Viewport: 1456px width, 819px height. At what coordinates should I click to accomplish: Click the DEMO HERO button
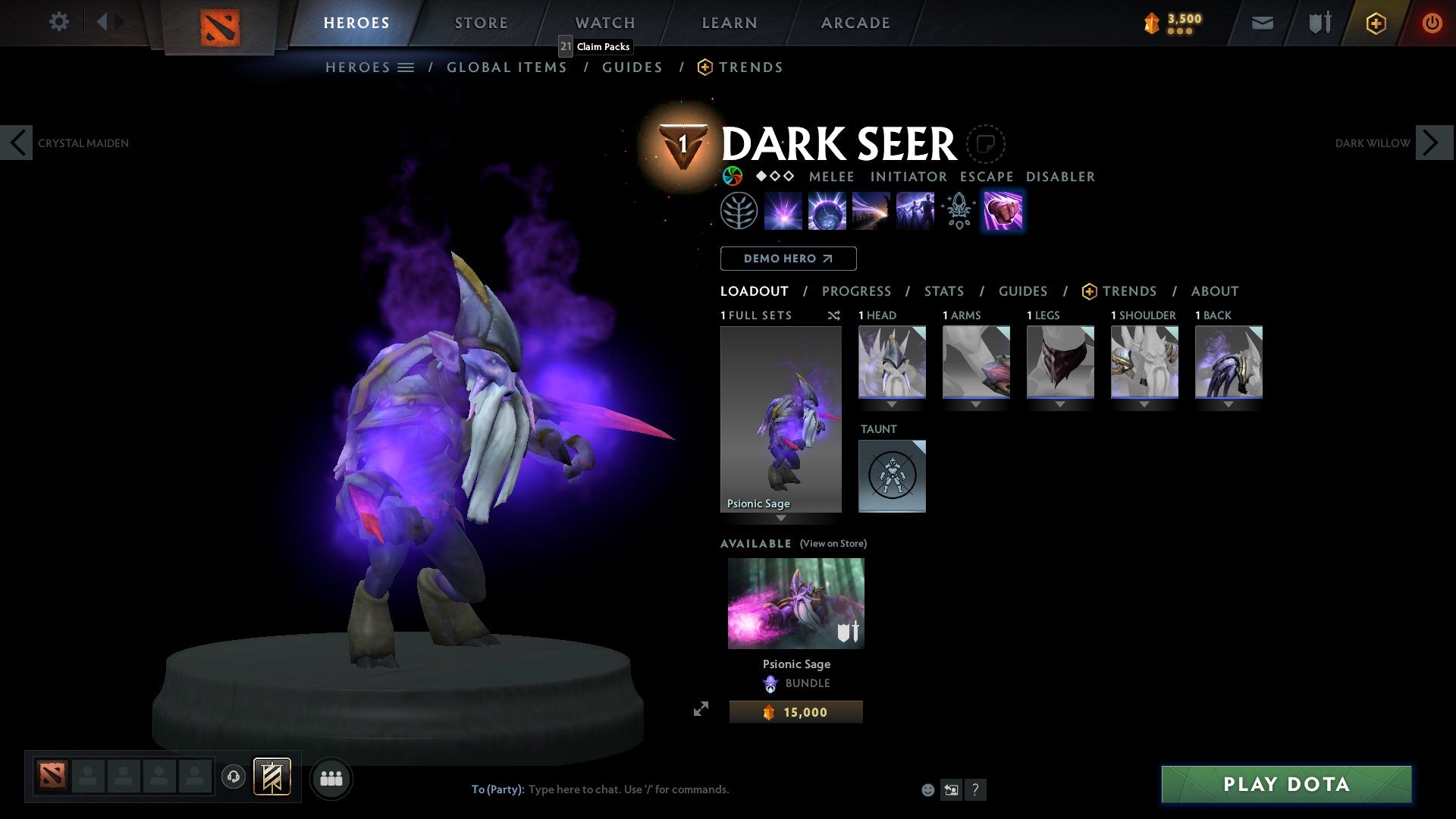(789, 259)
